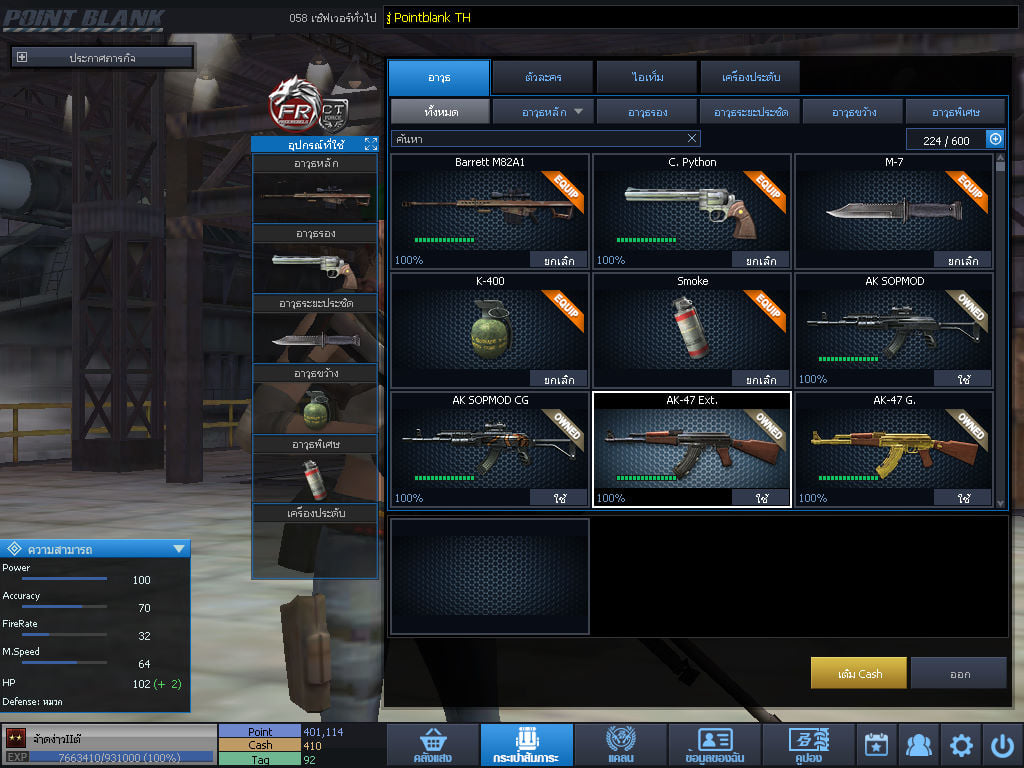Expand inventory capacity with the plus button
This screenshot has height=768, width=1024.
995,140
